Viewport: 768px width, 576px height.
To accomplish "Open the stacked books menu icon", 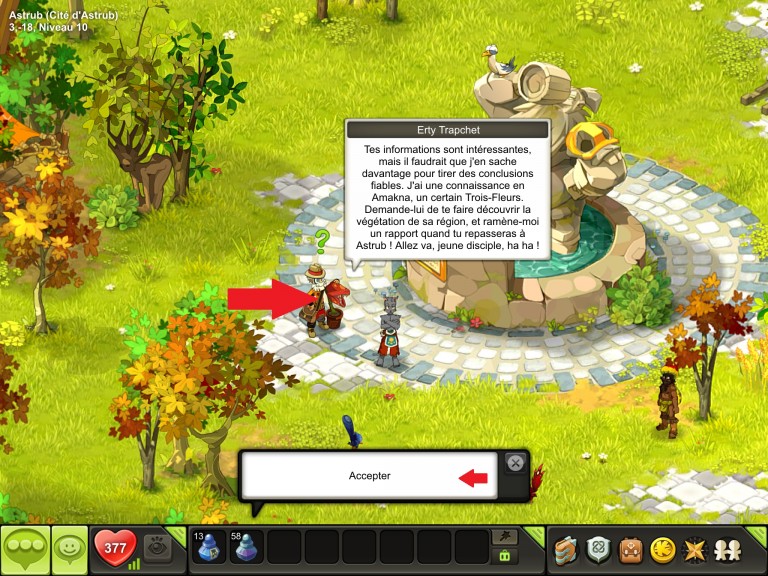I will coord(568,549).
